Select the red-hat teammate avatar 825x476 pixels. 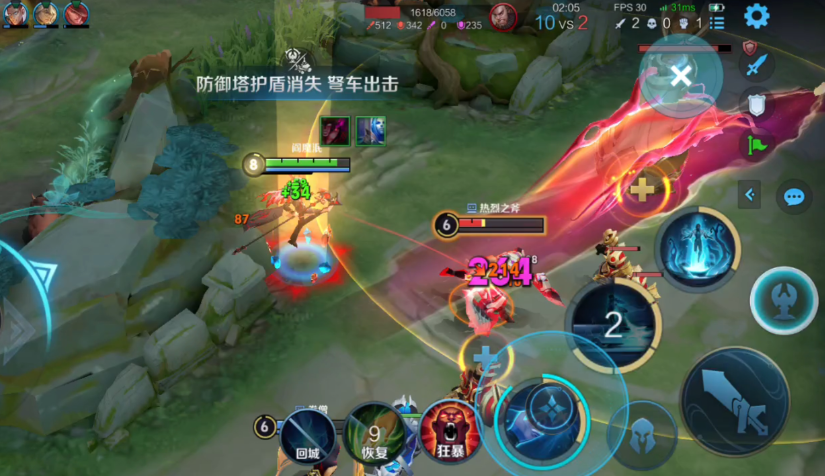(76, 14)
